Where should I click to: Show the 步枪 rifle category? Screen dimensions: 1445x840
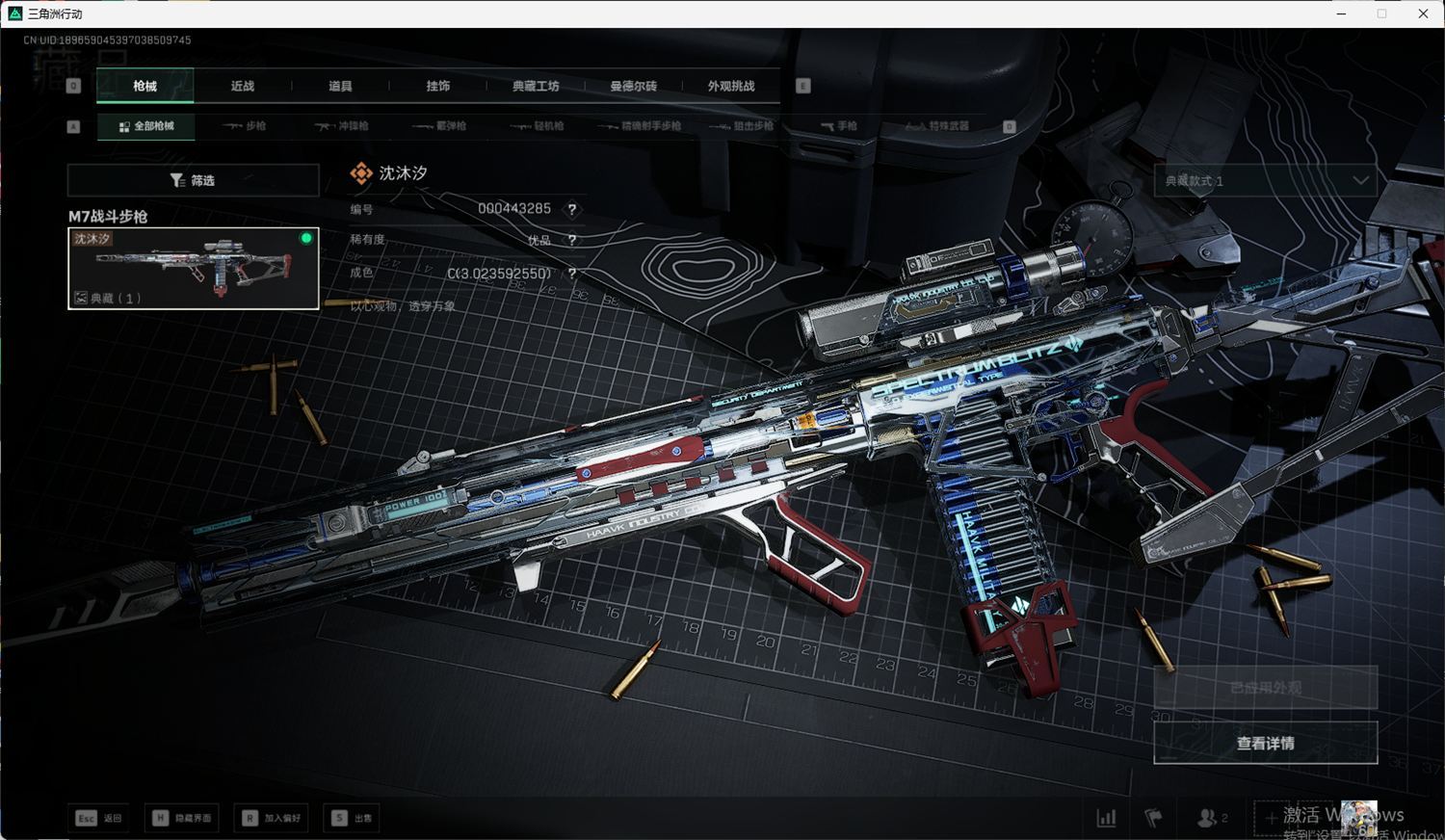pyautogui.click(x=245, y=126)
